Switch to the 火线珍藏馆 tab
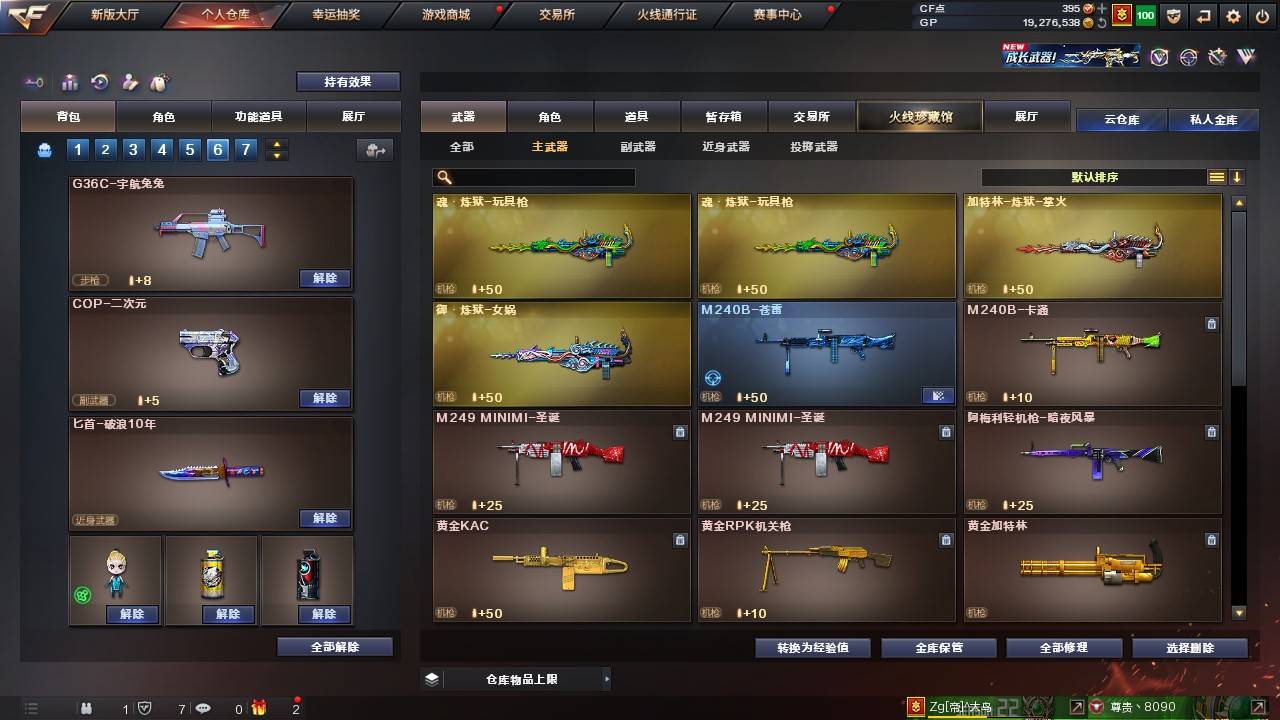 (x=918, y=116)
